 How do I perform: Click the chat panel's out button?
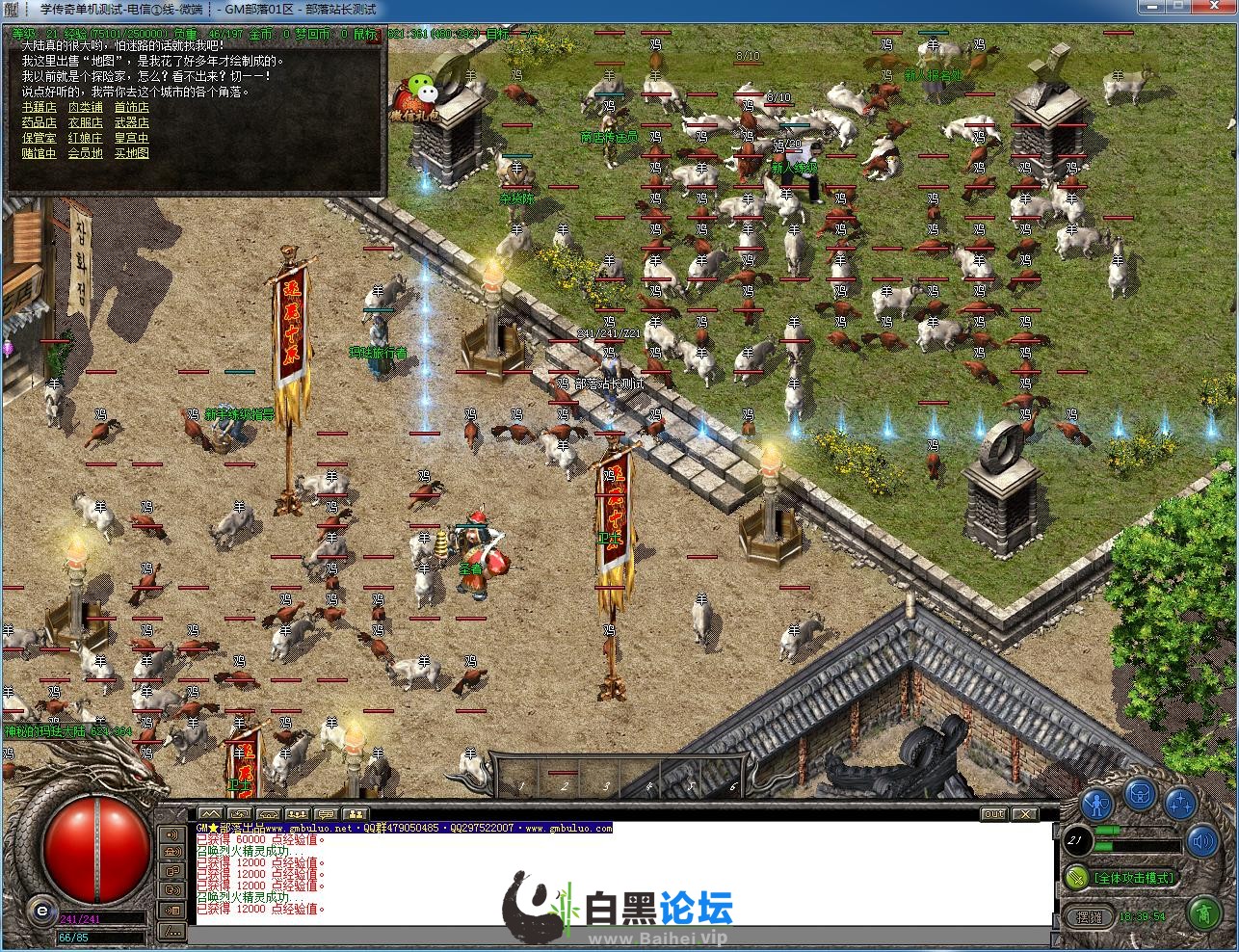993,814
